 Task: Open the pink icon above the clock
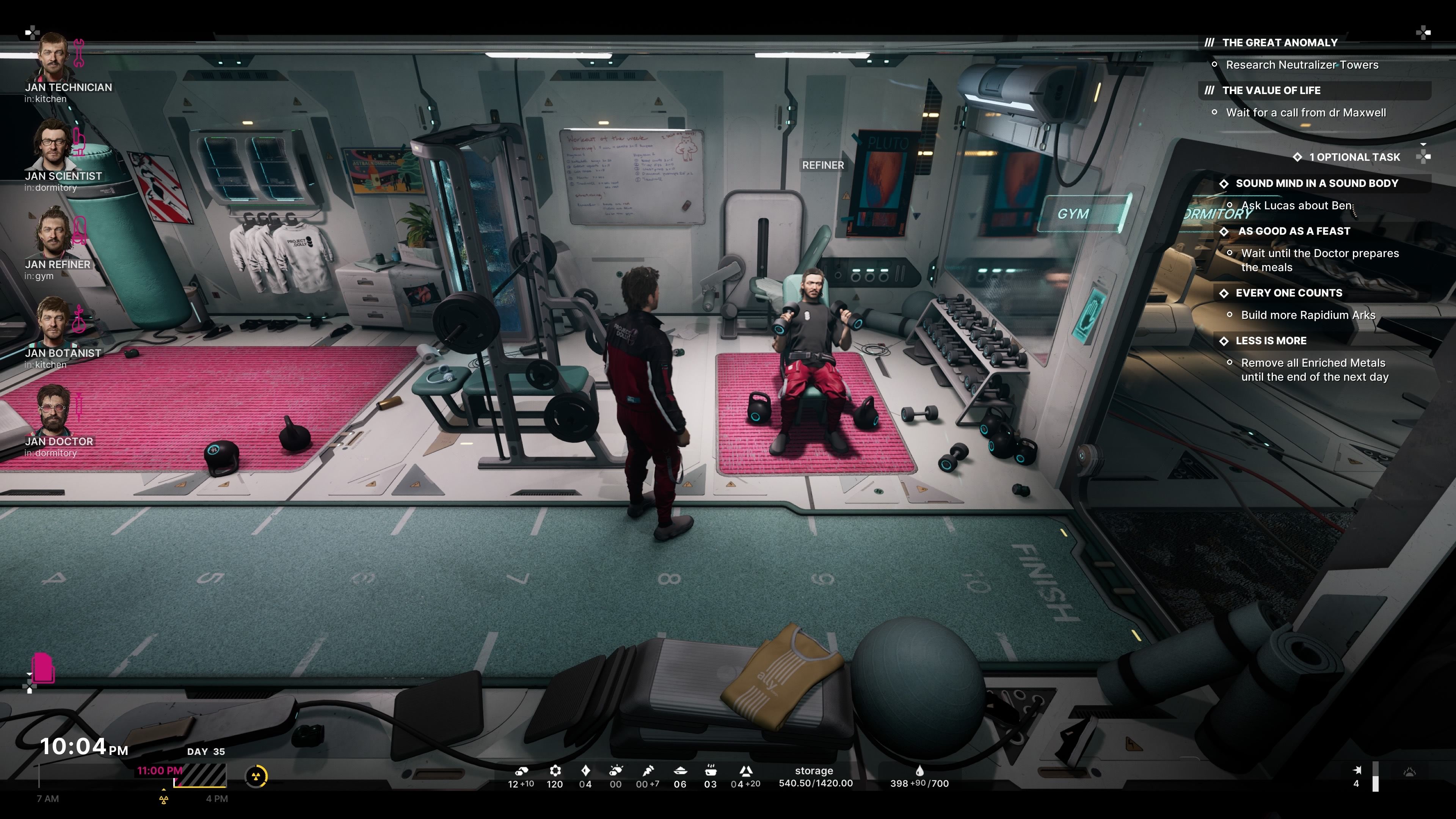[42, 668]
